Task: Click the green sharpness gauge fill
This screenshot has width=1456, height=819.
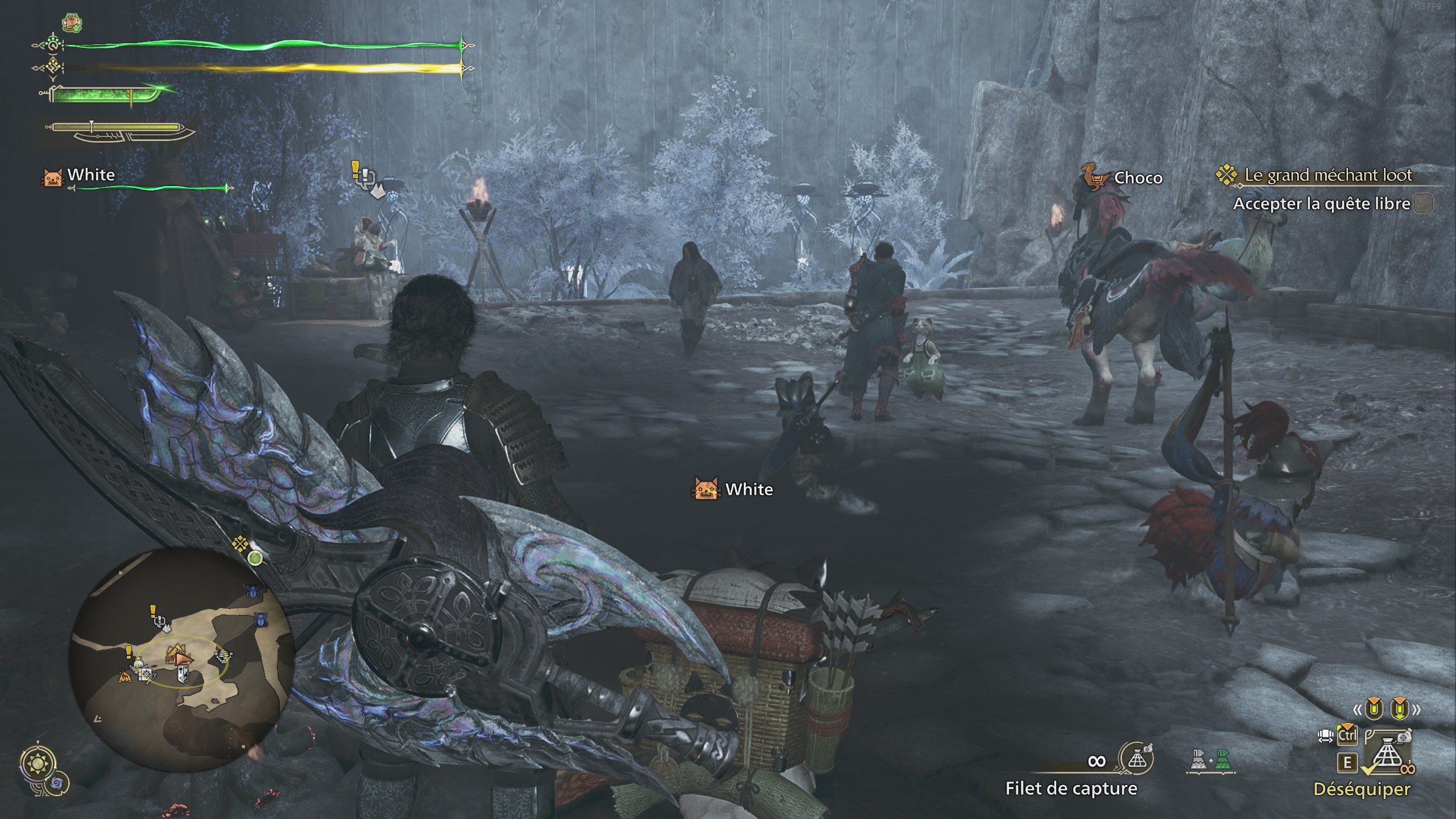Action: point(92,95)
